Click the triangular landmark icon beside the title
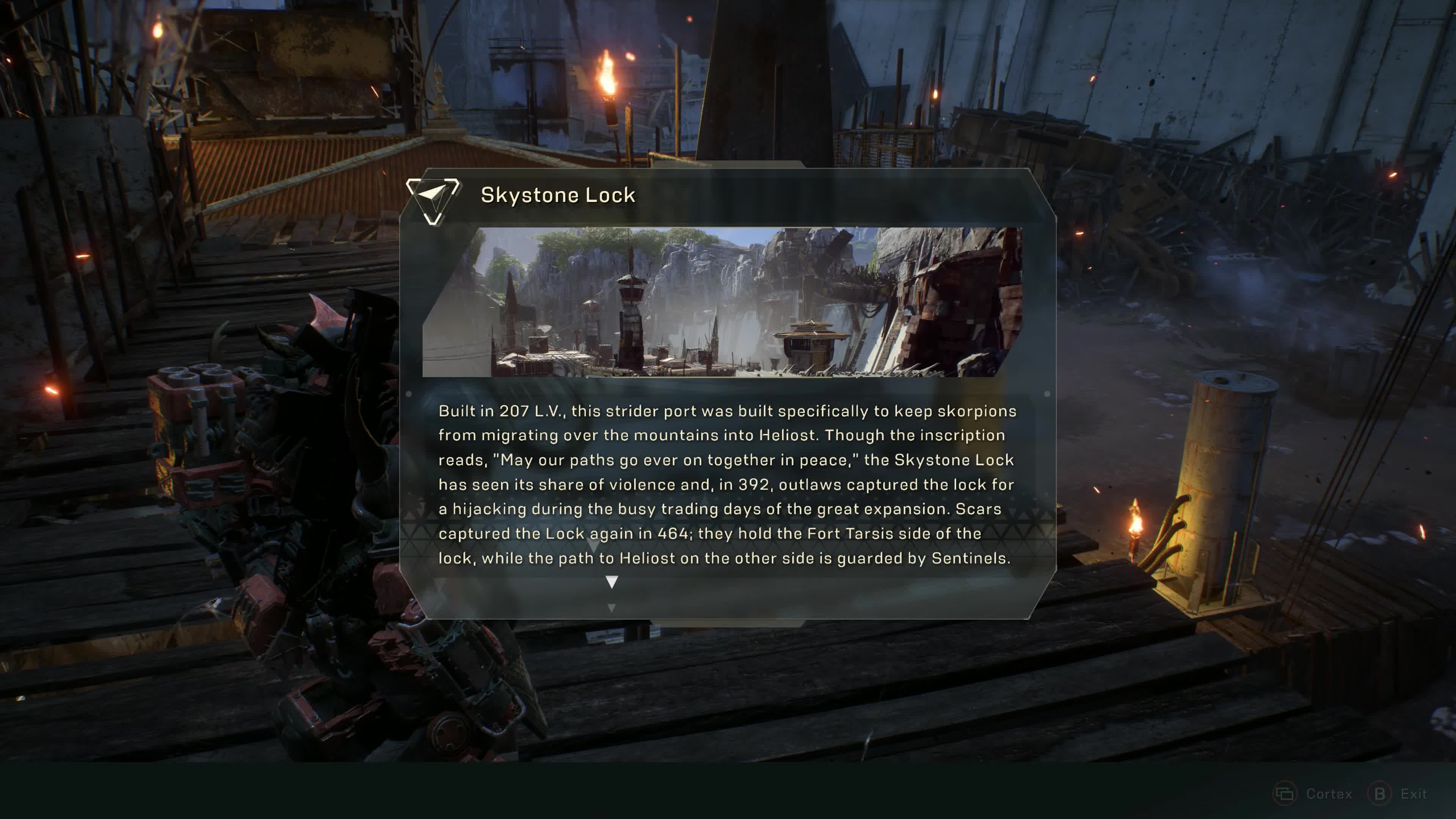Viewport: 1456px width, 819px height. 433,199
